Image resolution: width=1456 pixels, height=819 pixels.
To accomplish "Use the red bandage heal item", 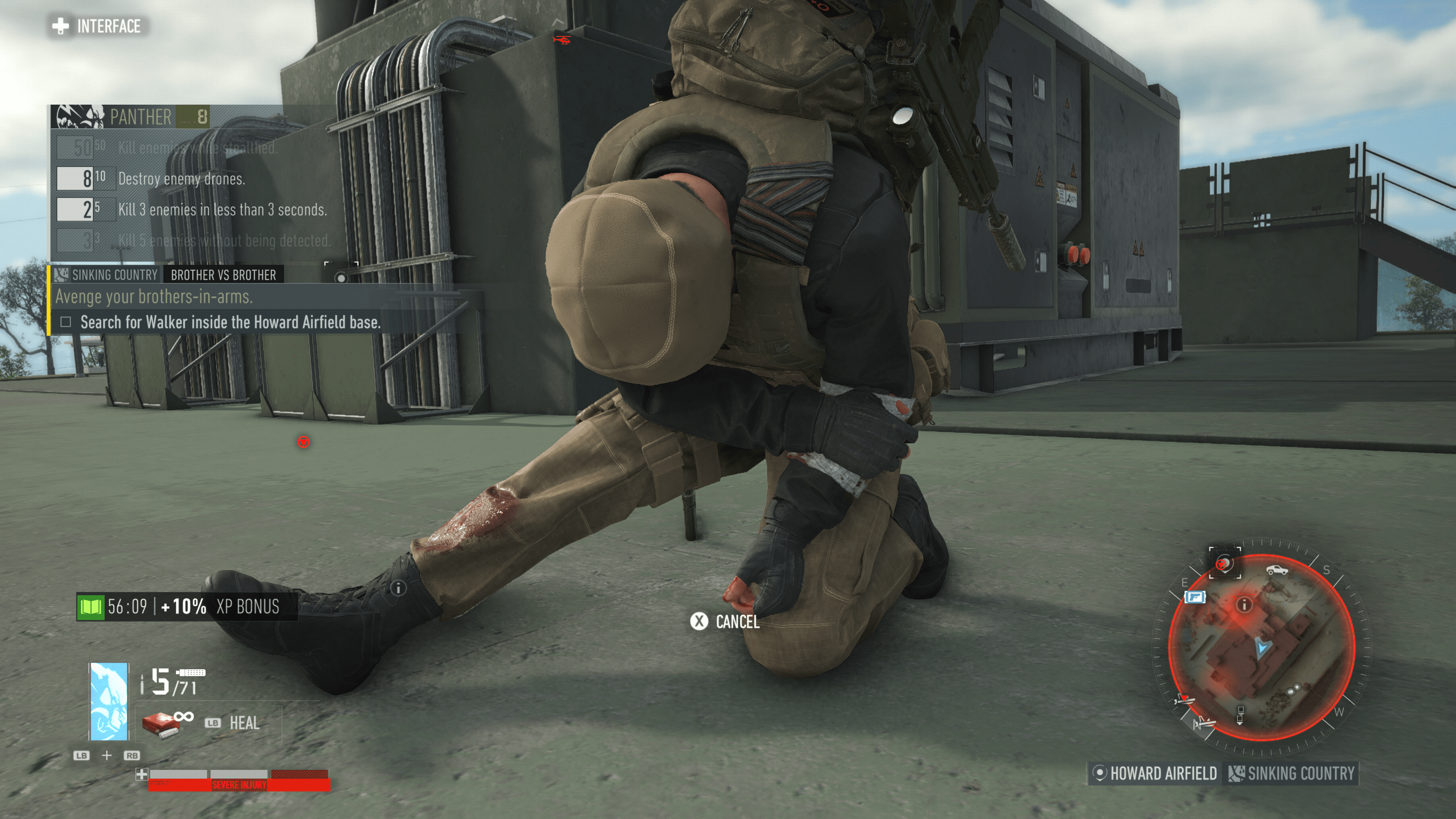I will pos(161,723).
